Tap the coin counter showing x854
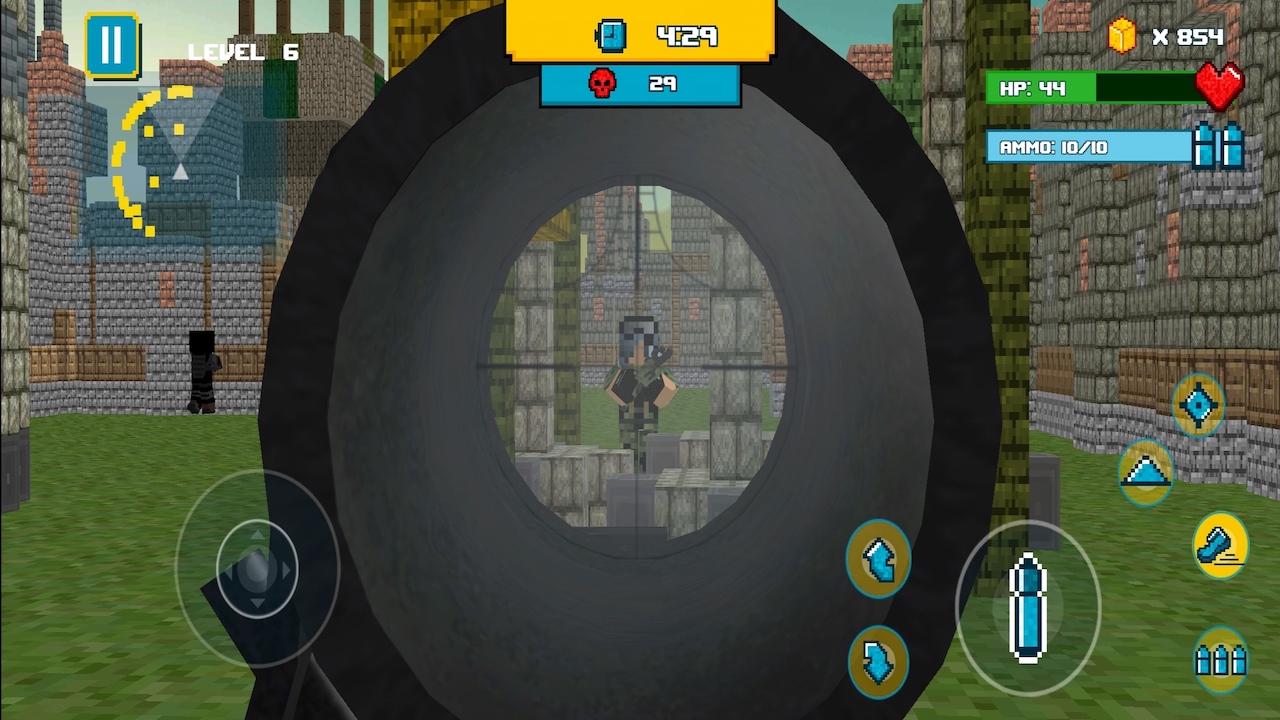The image size is (1280, 720). pyautogui.click(x=1190, y=37)
